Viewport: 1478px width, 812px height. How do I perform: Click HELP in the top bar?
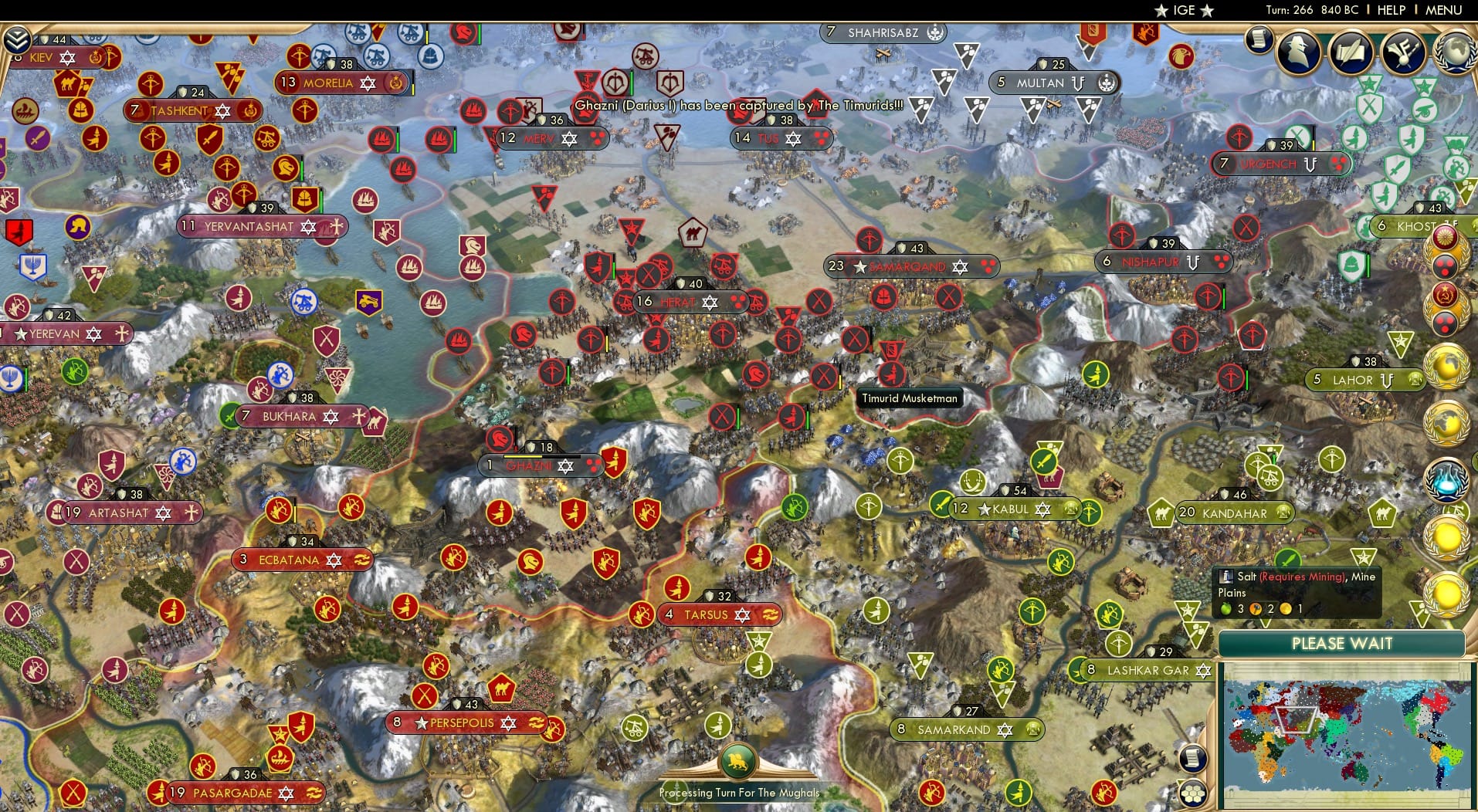click(x=1391, y=10)
